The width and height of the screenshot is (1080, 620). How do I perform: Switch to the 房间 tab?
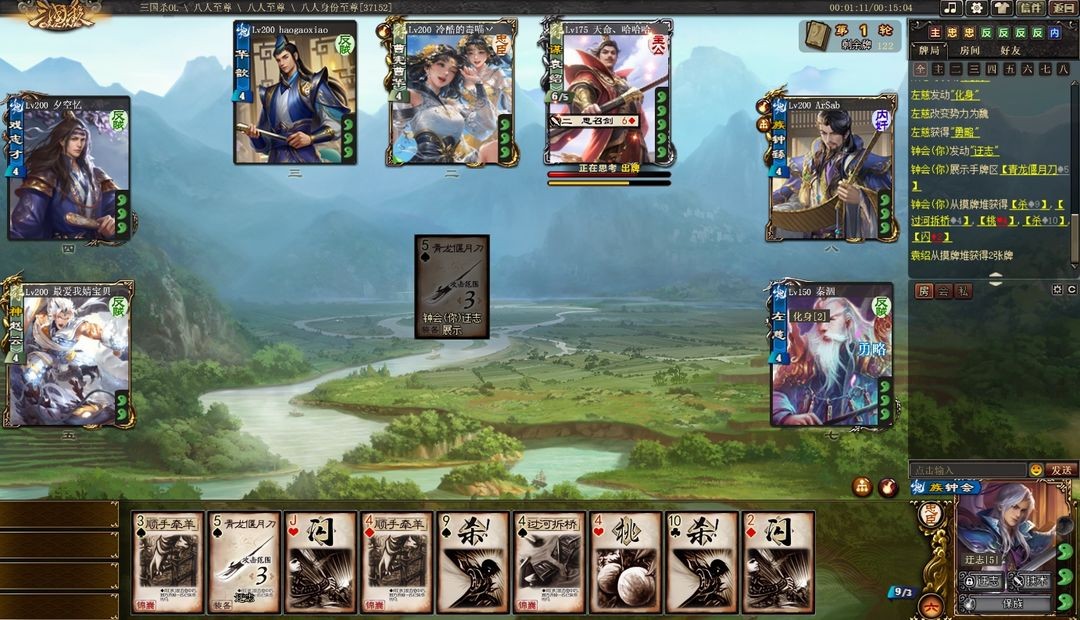970,50
